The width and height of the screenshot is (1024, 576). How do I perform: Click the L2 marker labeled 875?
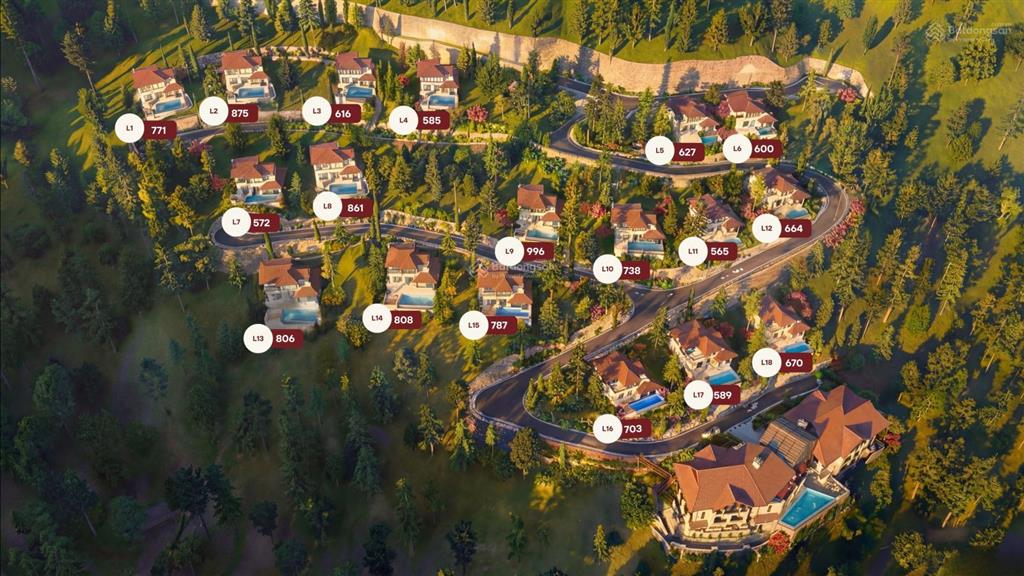(x=214, y=111)
